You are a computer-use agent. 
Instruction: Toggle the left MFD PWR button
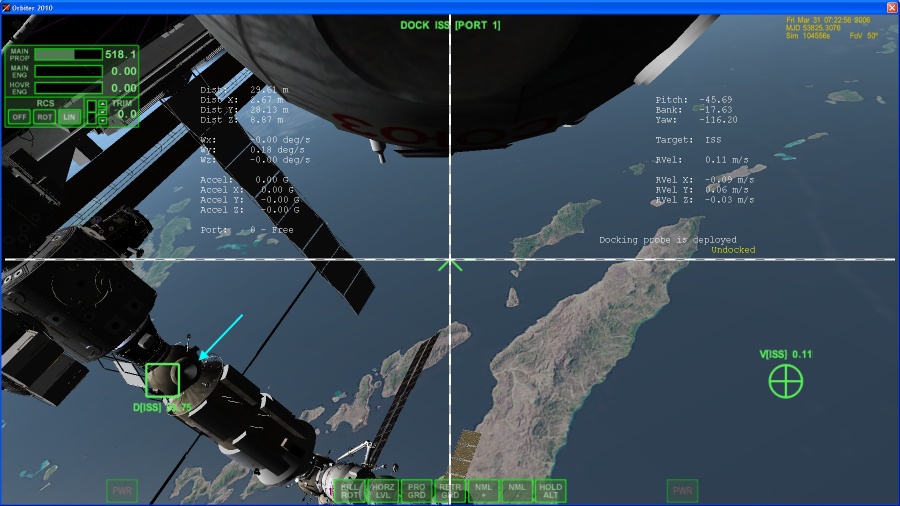[122, 491]
